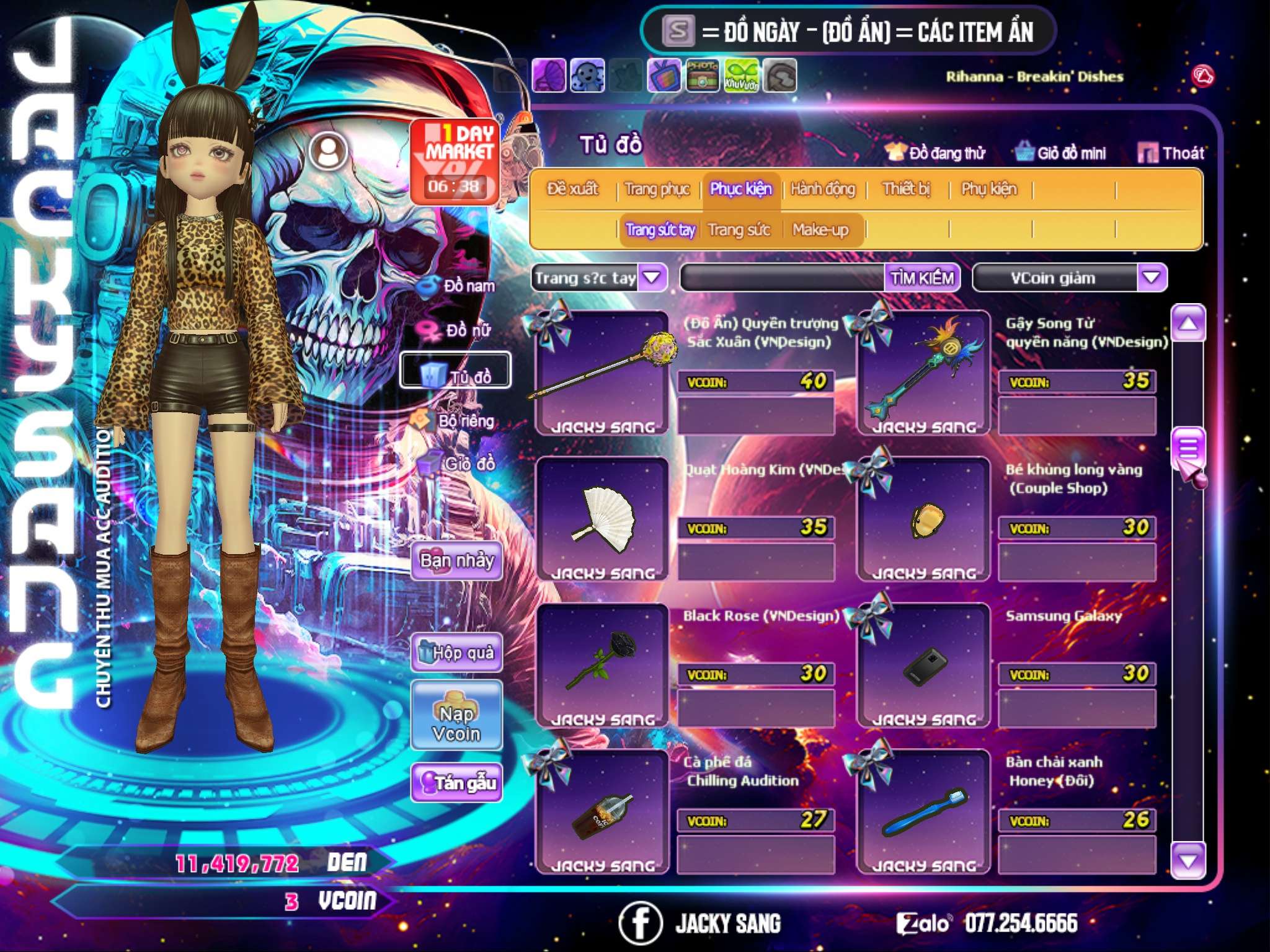Open the Trang sức subcategory

coord(739,230)
